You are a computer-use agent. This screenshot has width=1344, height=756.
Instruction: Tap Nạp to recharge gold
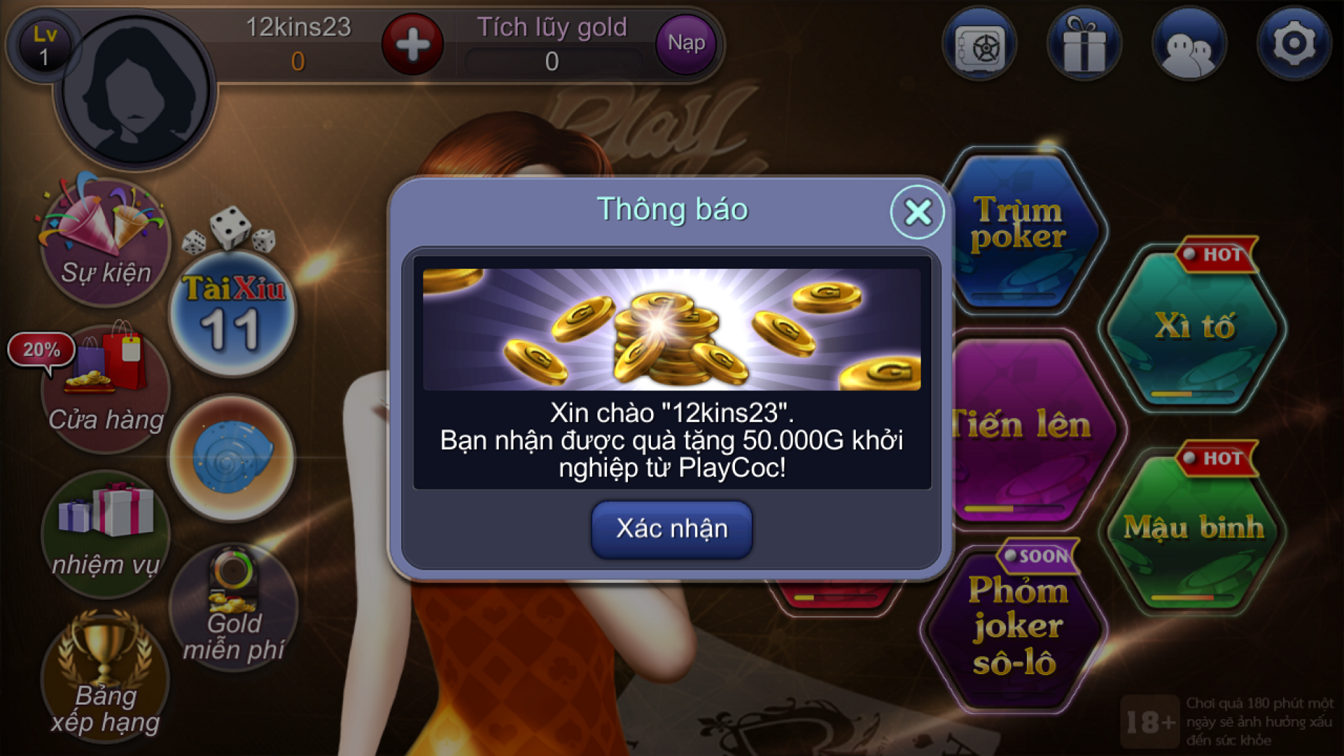tap(685, 43)
